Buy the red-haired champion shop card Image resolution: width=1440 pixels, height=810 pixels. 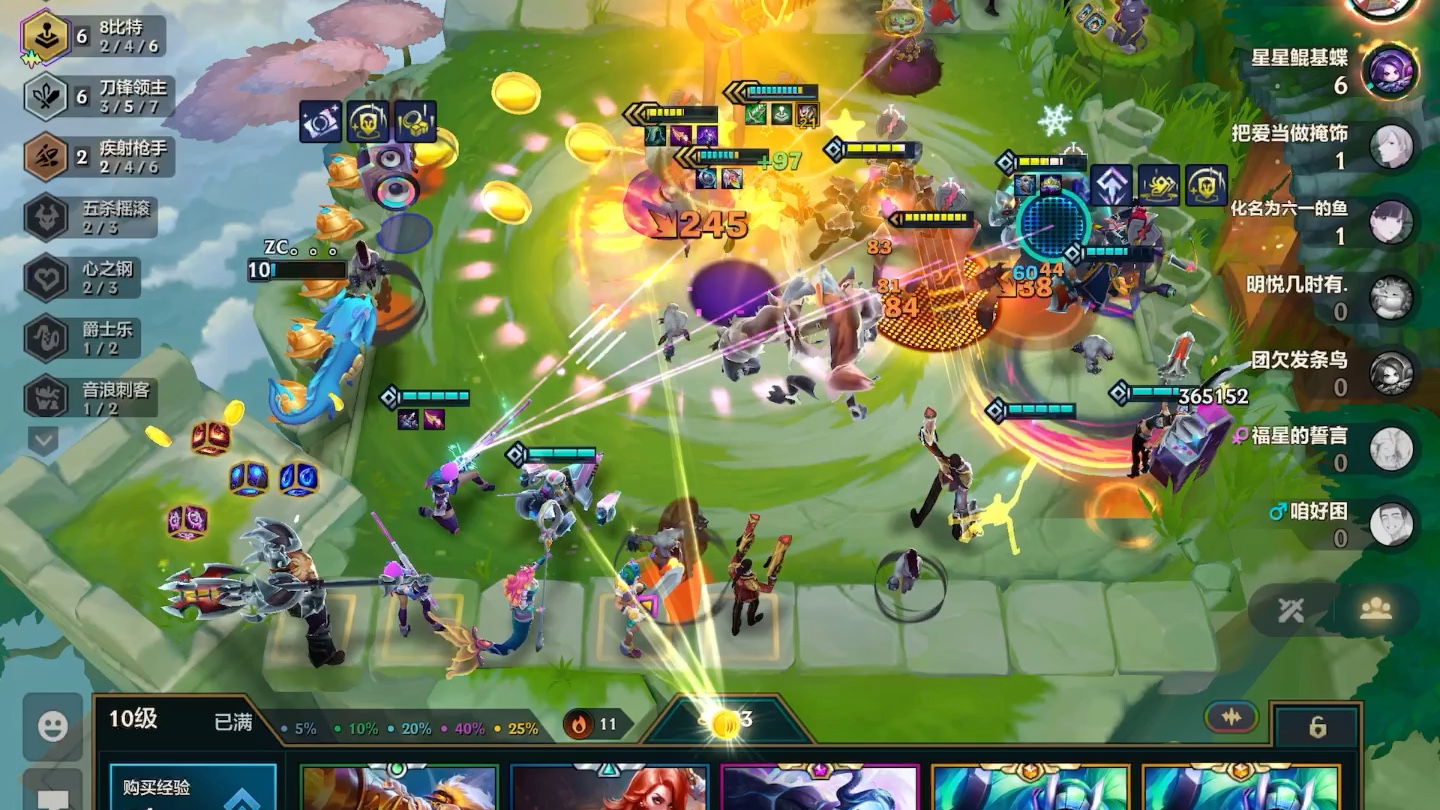[609, 788]
